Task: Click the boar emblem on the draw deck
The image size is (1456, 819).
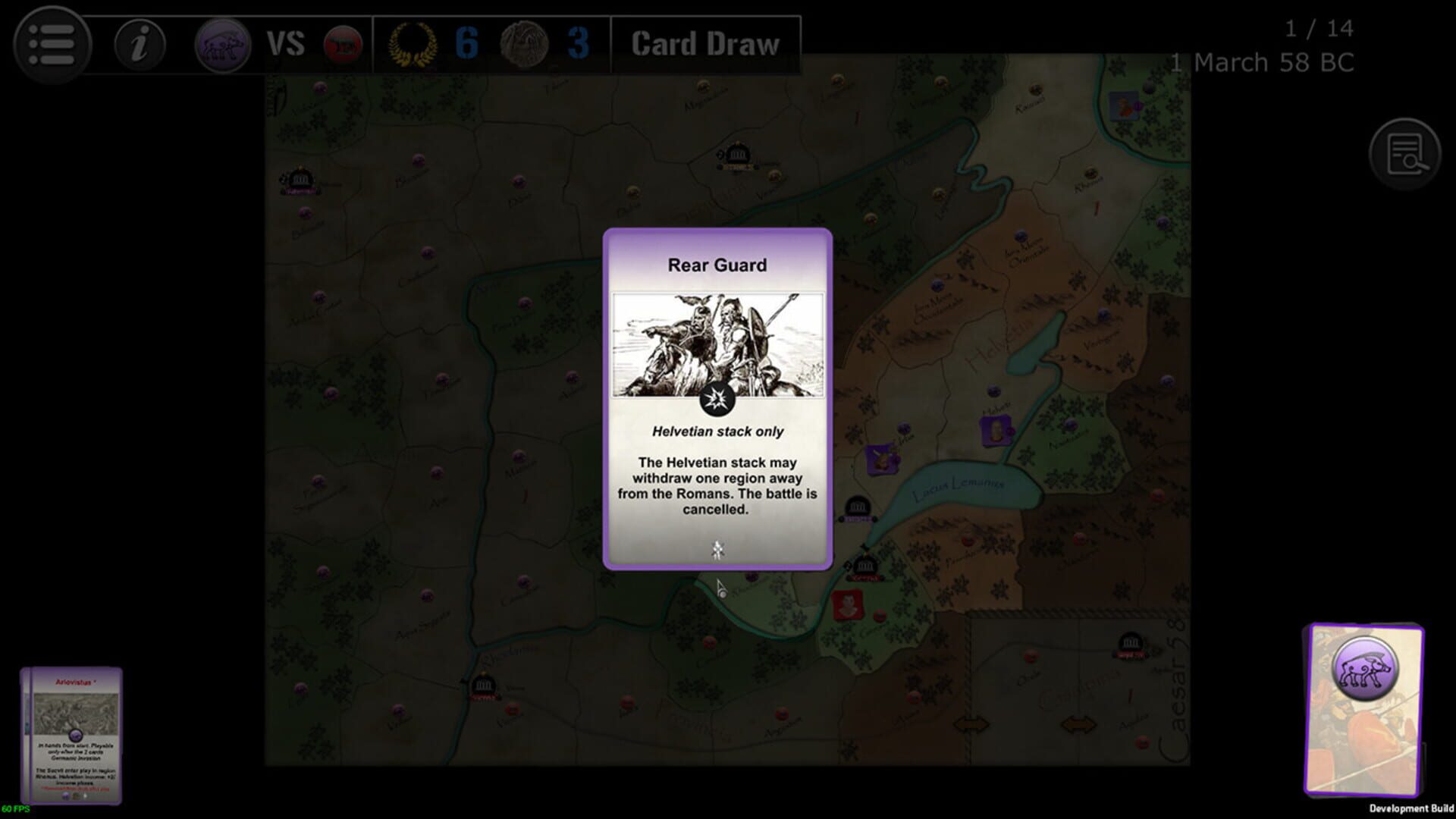Action: [x=1365, y=667]
